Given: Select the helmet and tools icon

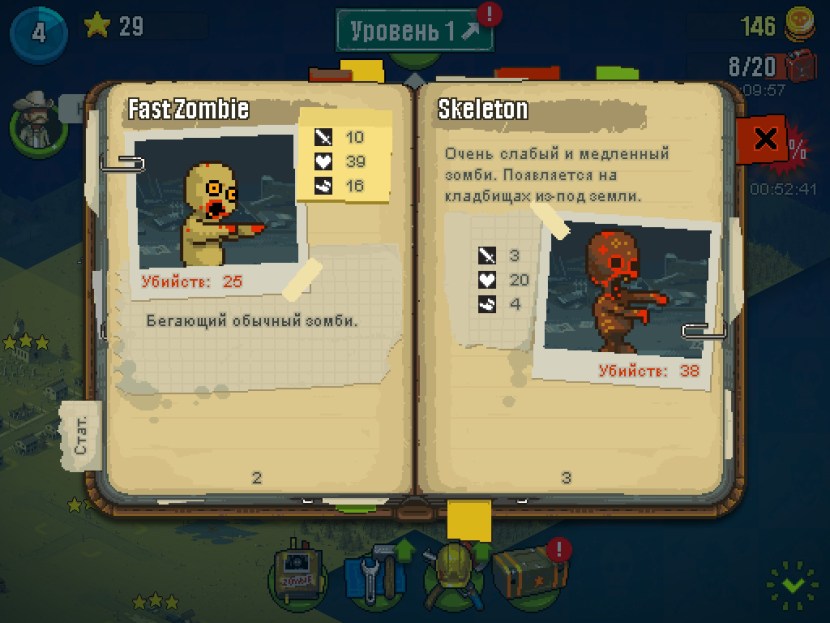Looking at the screenshot, I should click(x=450, y=577).
